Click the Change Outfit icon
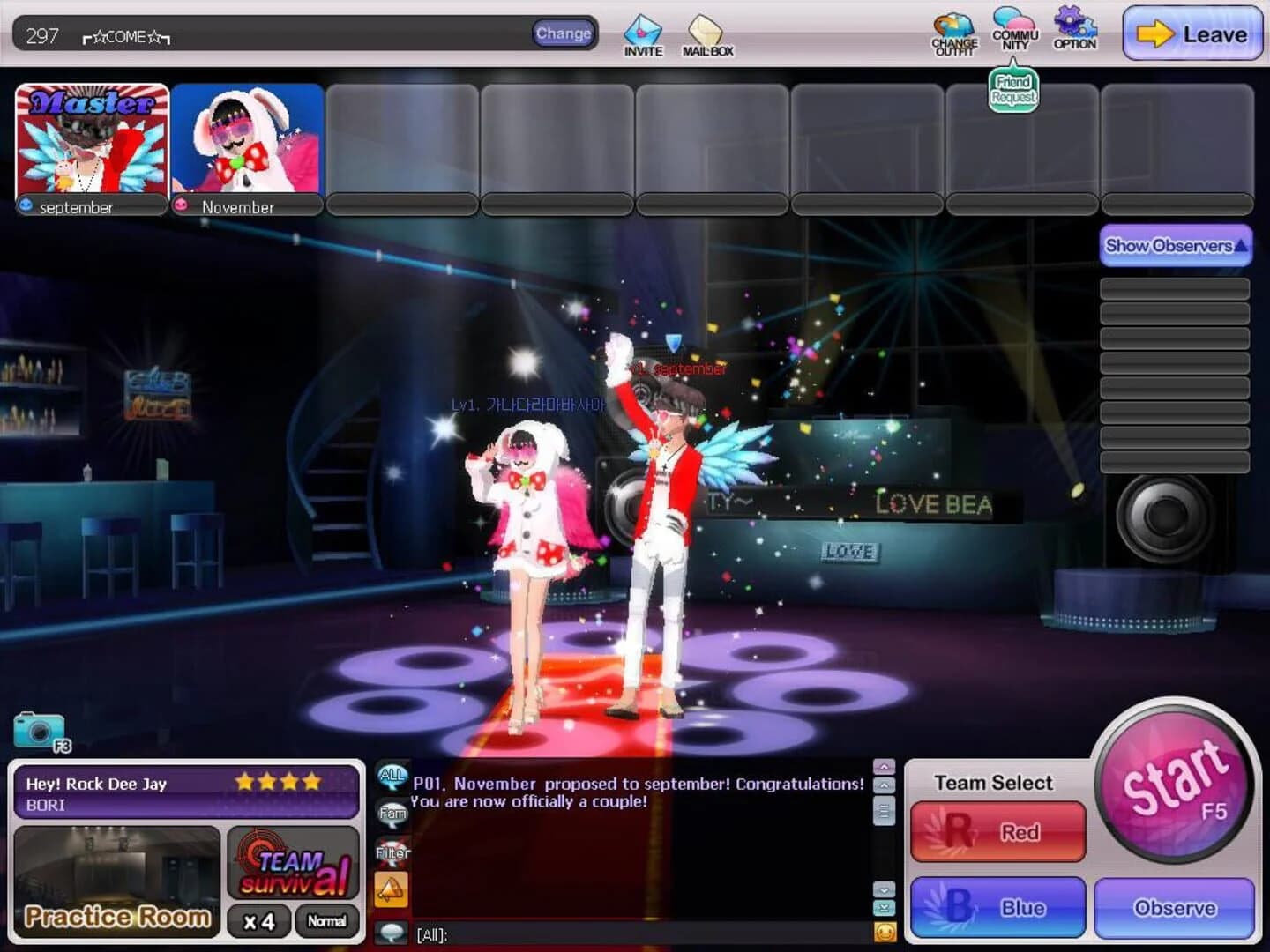 [x=953, y=31]
